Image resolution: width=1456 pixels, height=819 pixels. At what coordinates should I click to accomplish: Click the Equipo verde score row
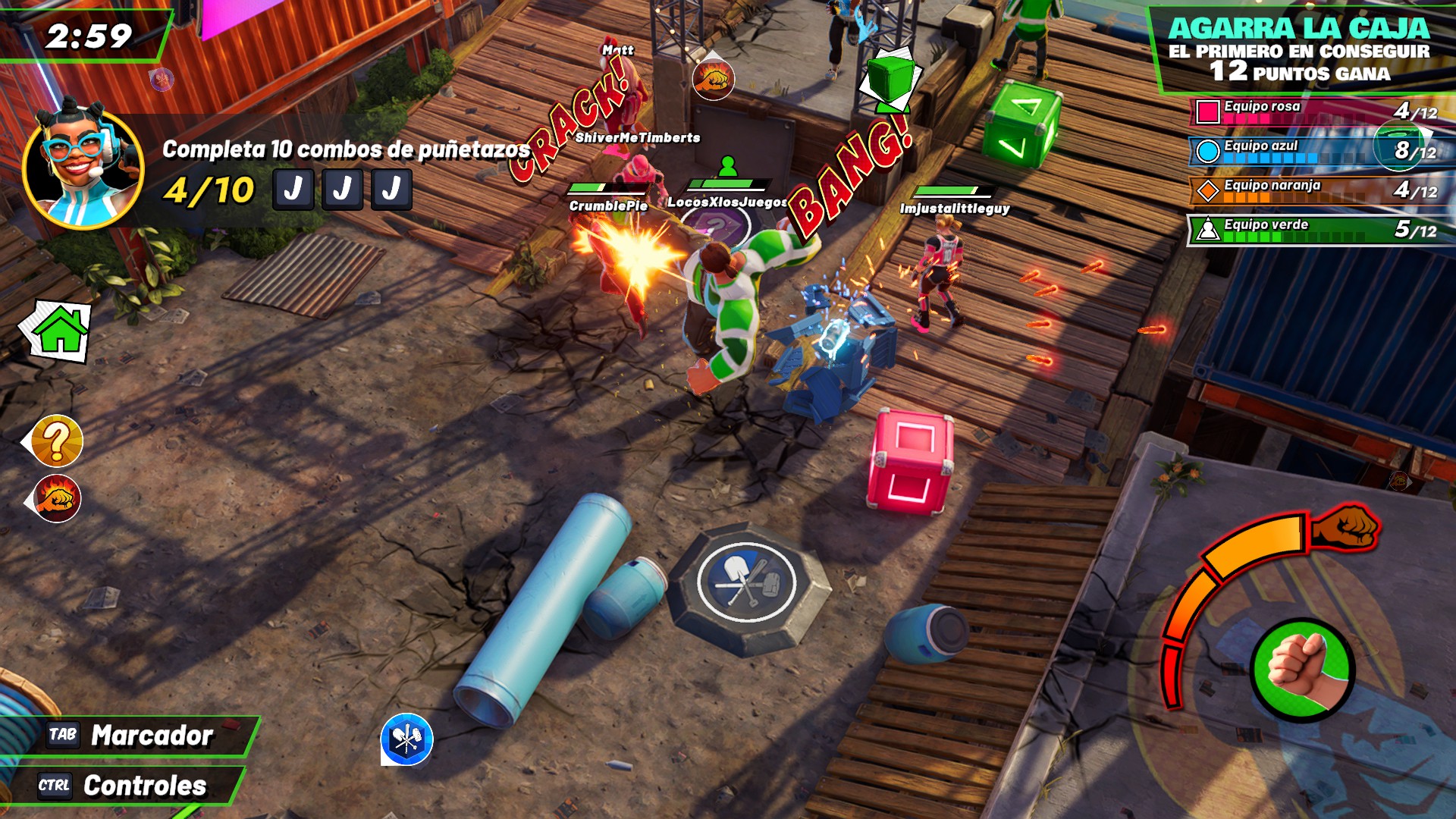click(x=1319, y=230)
